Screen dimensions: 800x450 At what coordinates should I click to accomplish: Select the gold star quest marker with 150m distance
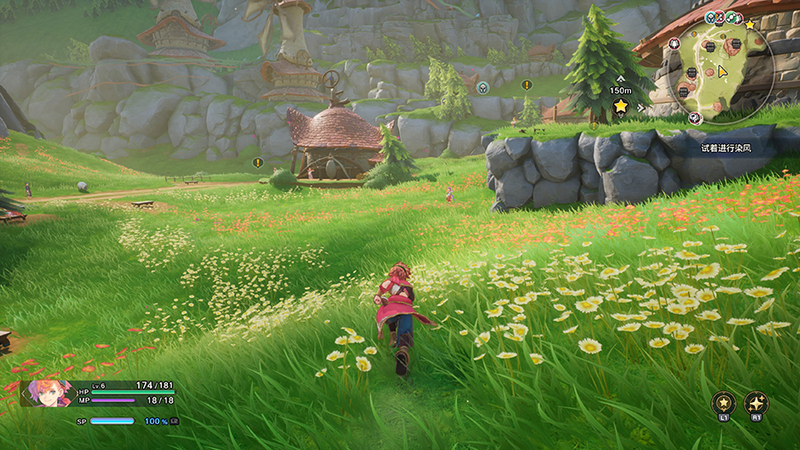[620, 105]
